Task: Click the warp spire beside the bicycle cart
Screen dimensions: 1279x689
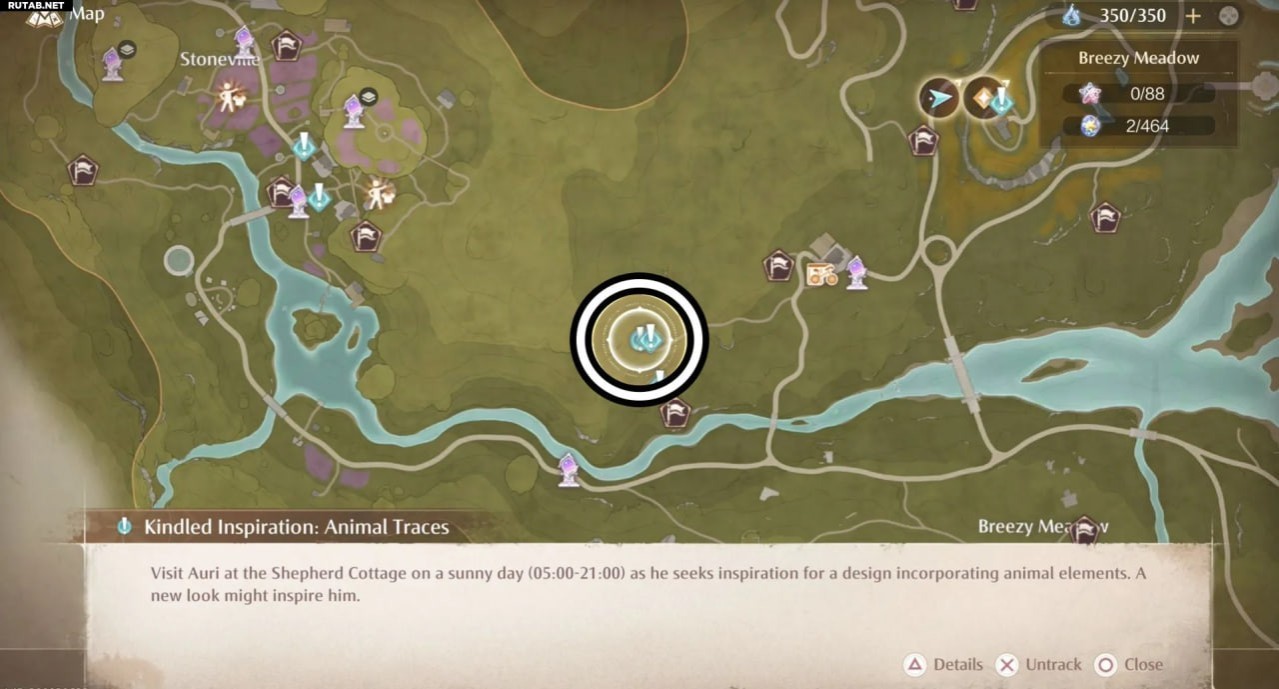Action: click(856, 272)
